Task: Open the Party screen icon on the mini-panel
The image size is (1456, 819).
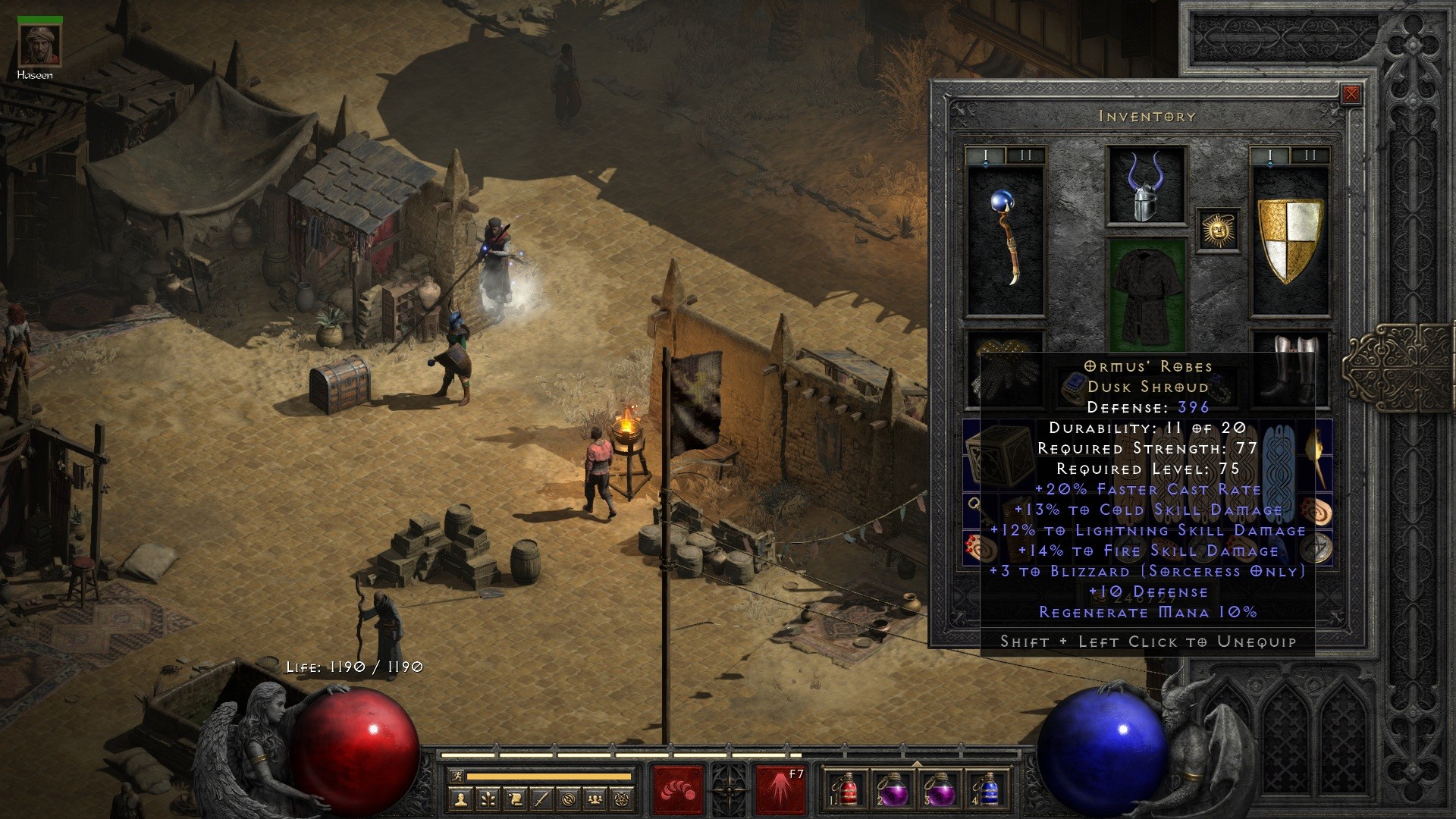Action: coord(595,799)
